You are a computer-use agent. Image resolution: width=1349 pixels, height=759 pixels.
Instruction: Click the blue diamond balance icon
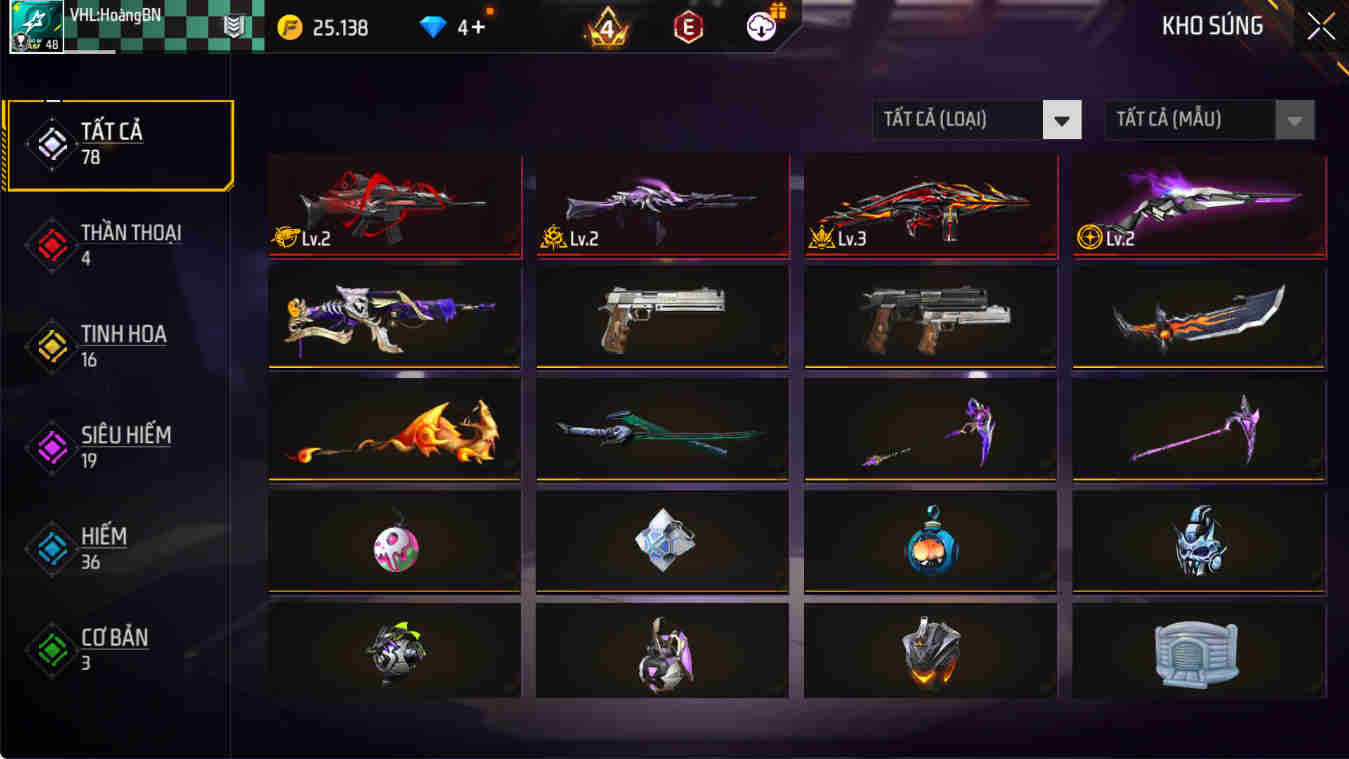pos(432,27)
